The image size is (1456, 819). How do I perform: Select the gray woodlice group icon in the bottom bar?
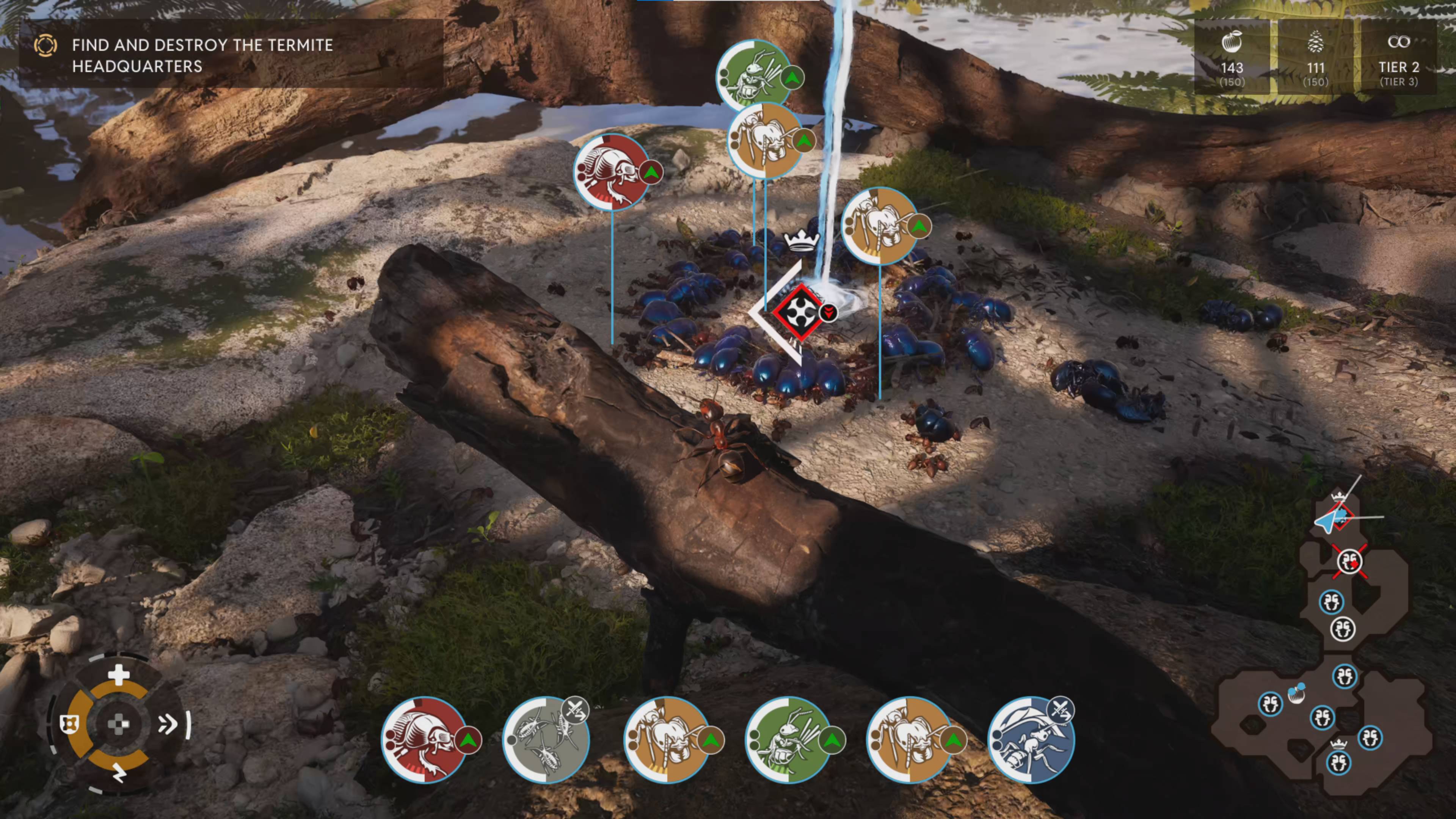[x=546, y=741]
